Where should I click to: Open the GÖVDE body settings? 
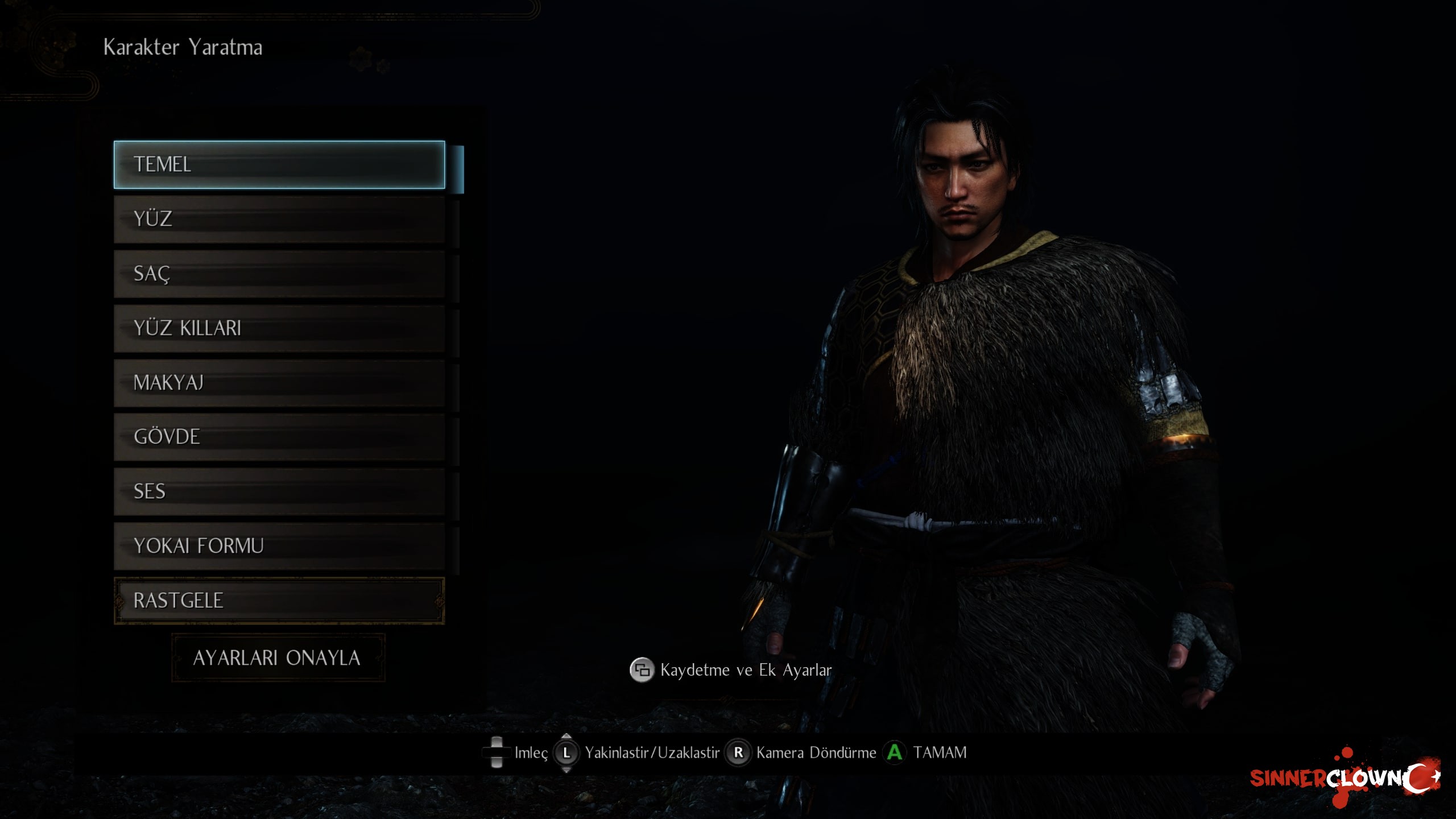coord(279,437)
